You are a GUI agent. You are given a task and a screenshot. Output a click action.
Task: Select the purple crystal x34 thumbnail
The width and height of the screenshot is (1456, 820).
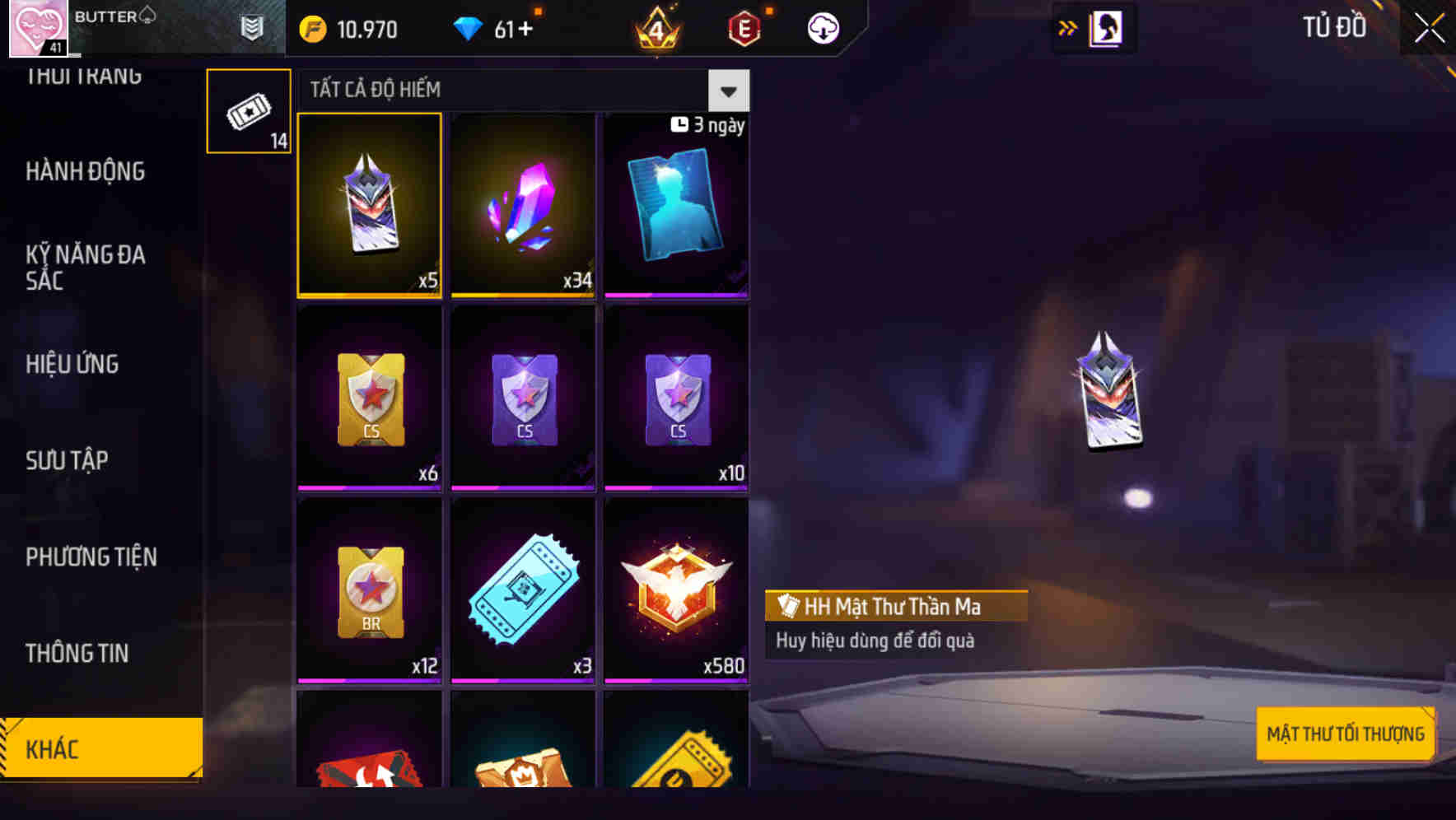[x=522, y=206]
